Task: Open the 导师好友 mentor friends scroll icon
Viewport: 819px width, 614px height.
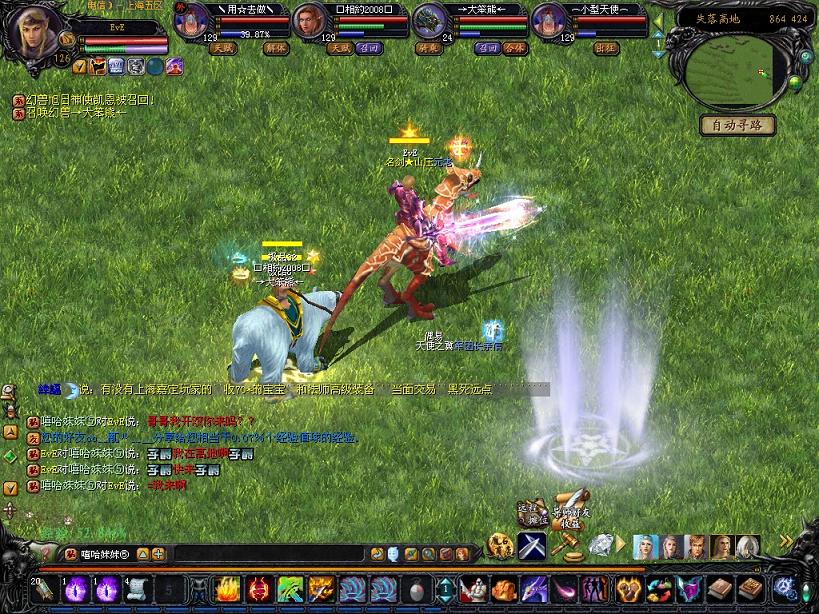Action: click(x=570, y=507)
